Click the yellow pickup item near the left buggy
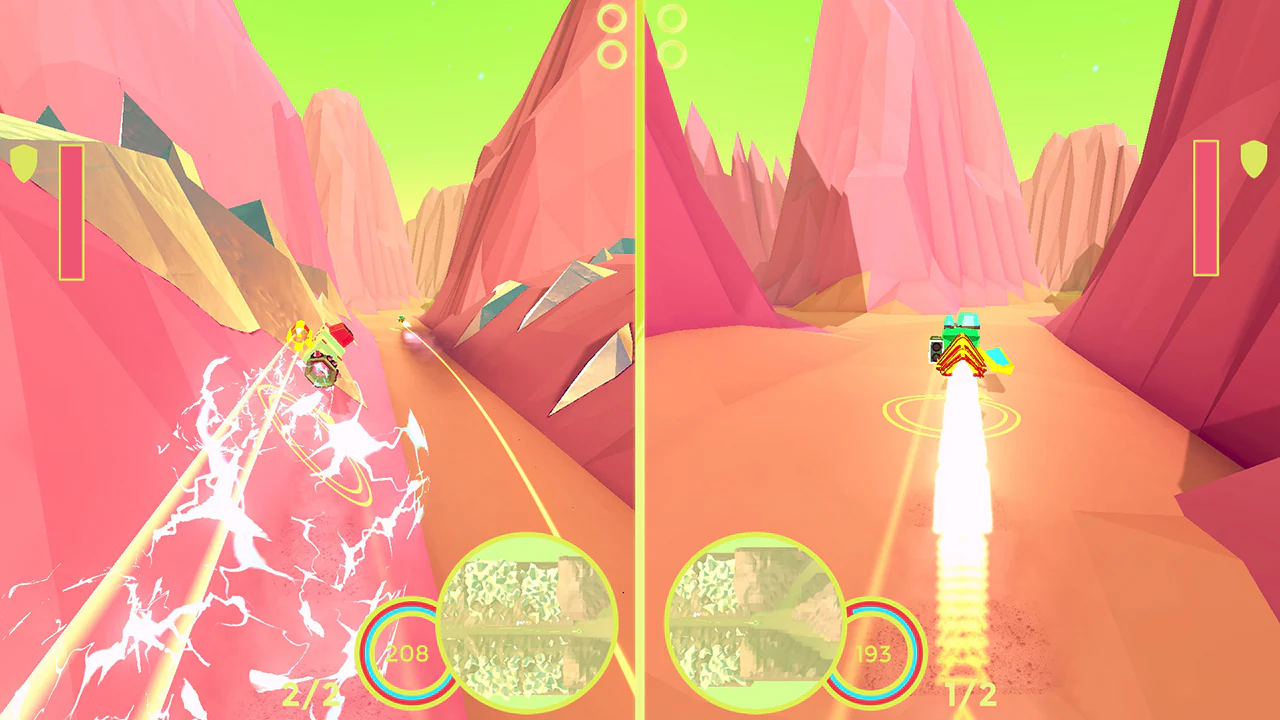This screenshot has width=1280, height=720. point(299,335)
